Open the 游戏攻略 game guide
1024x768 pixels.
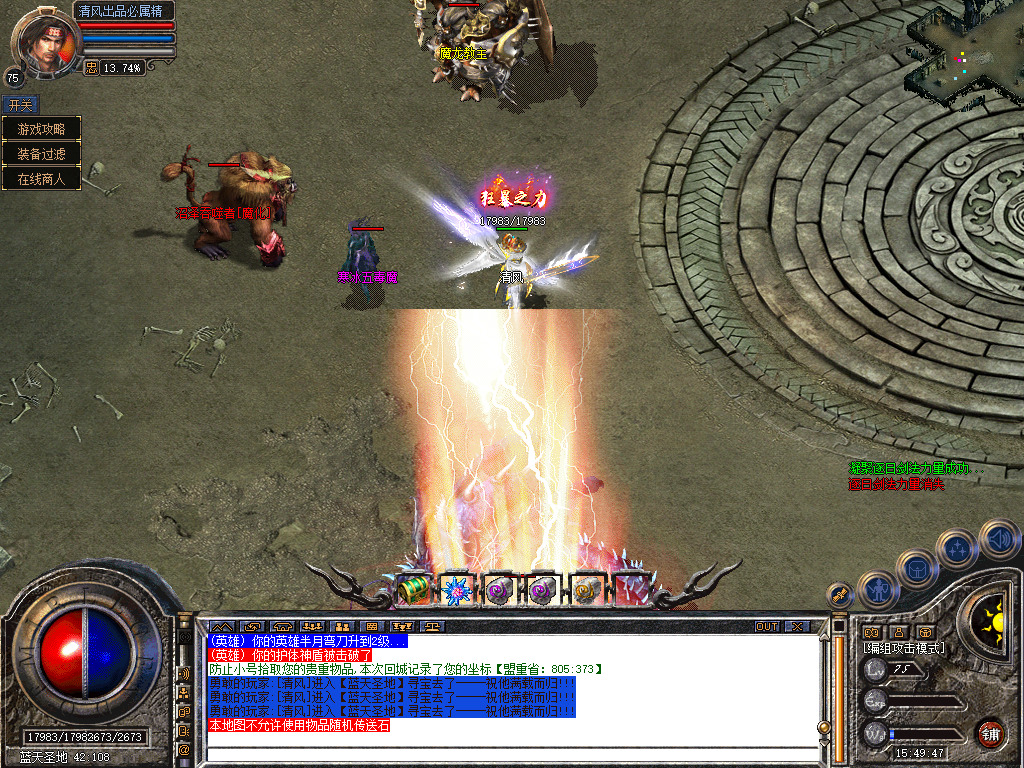41,129
